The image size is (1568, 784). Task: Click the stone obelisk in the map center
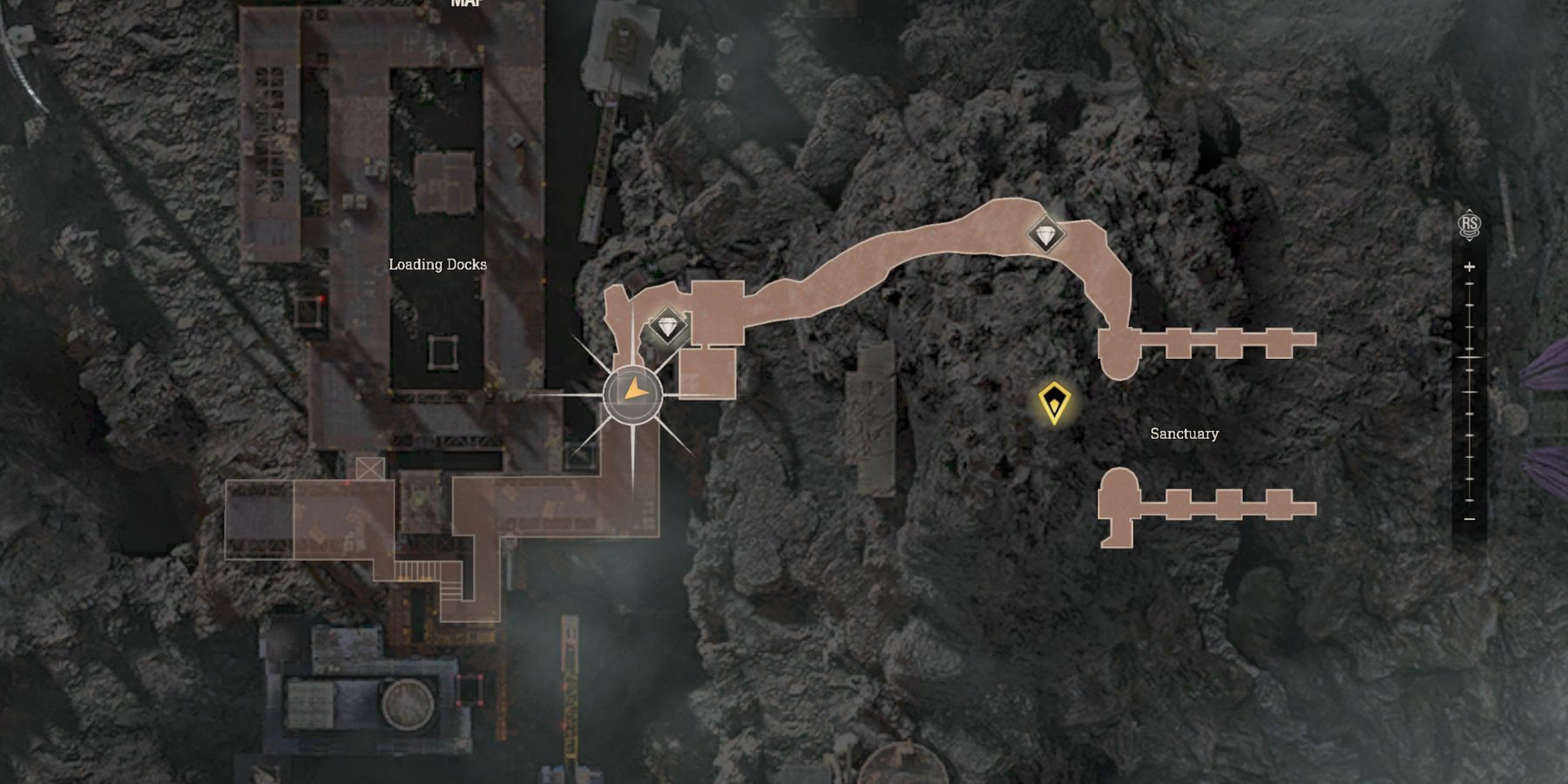tap(871, 401)
